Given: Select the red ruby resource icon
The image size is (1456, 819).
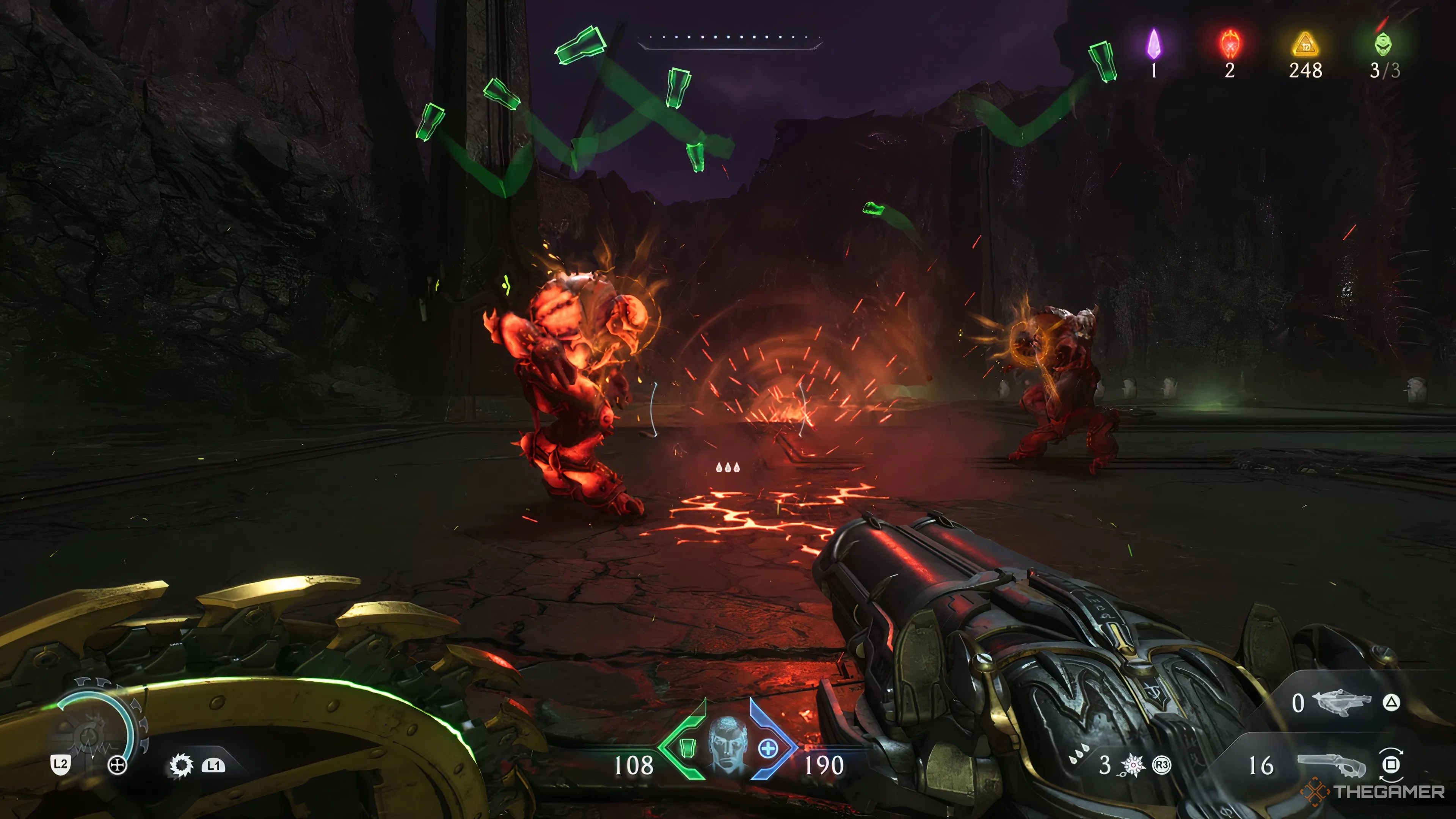Looking at the screenshot, I should tap(1229, 44).
